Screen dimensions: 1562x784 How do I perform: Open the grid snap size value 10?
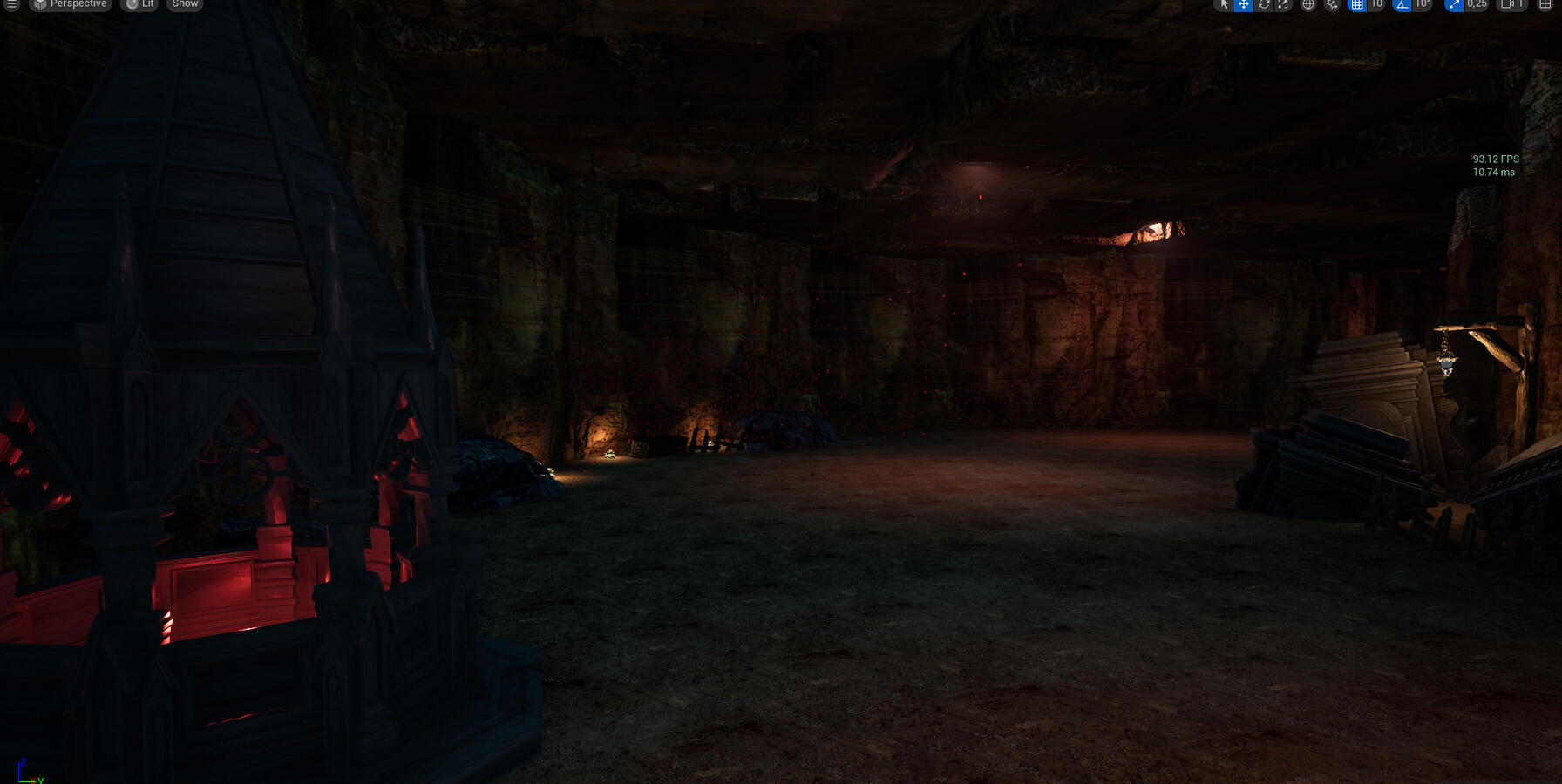pos(1376,4)
